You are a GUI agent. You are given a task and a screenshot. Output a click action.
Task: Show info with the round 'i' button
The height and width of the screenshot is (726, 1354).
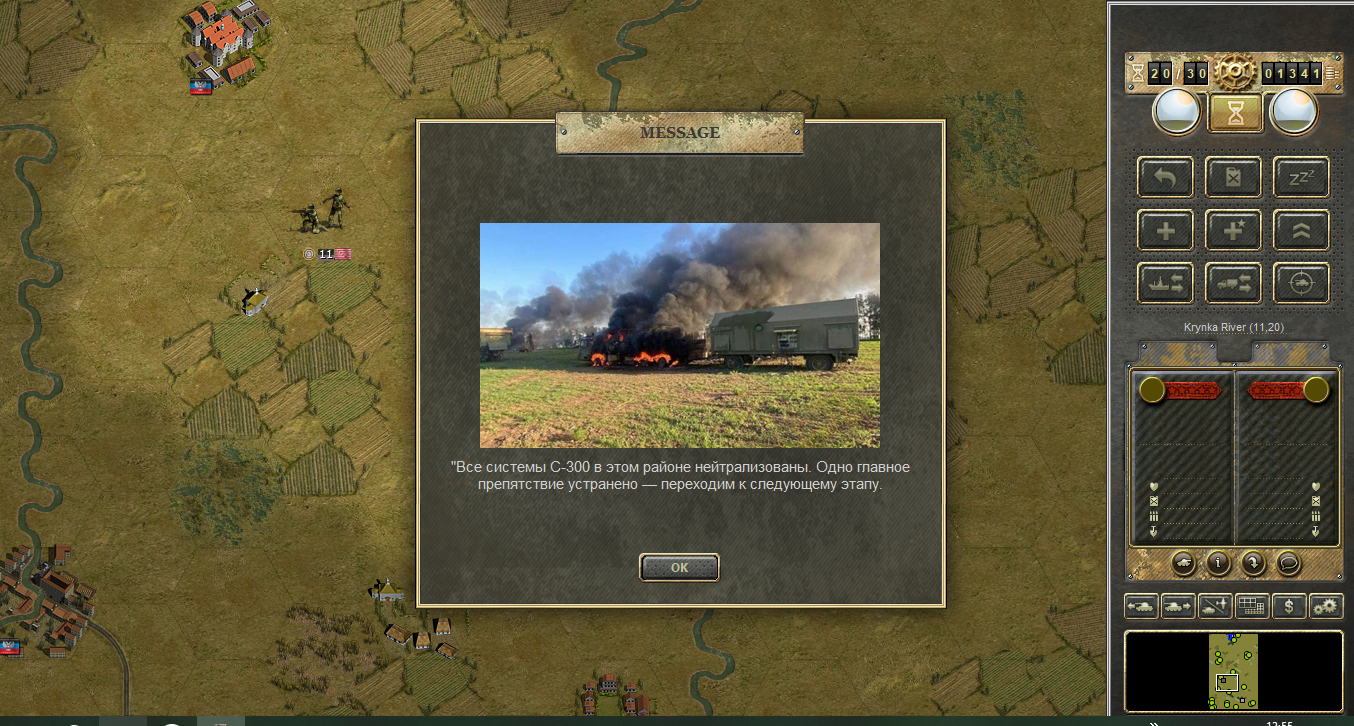point(1218,563)
